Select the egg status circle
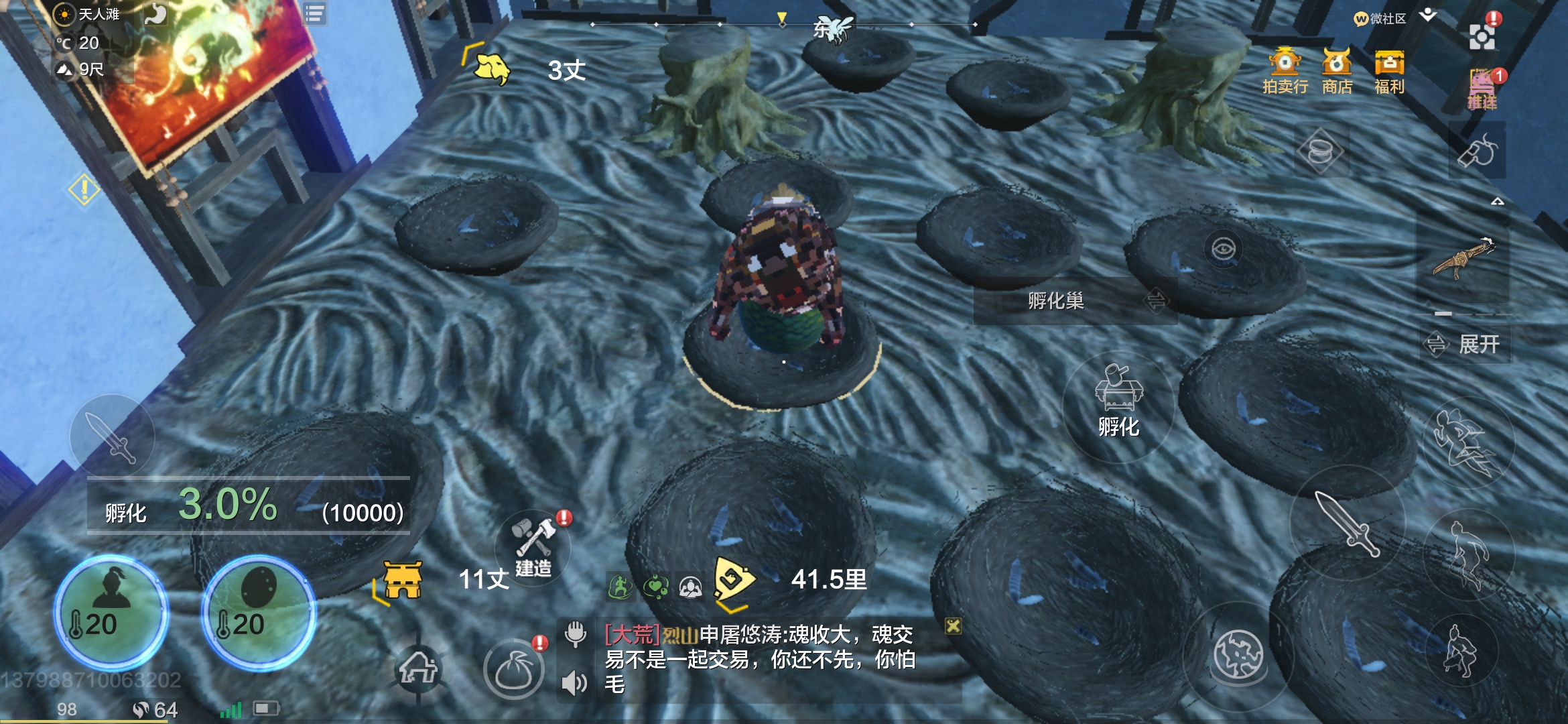 pyautogui.click(x=258, y=610)
